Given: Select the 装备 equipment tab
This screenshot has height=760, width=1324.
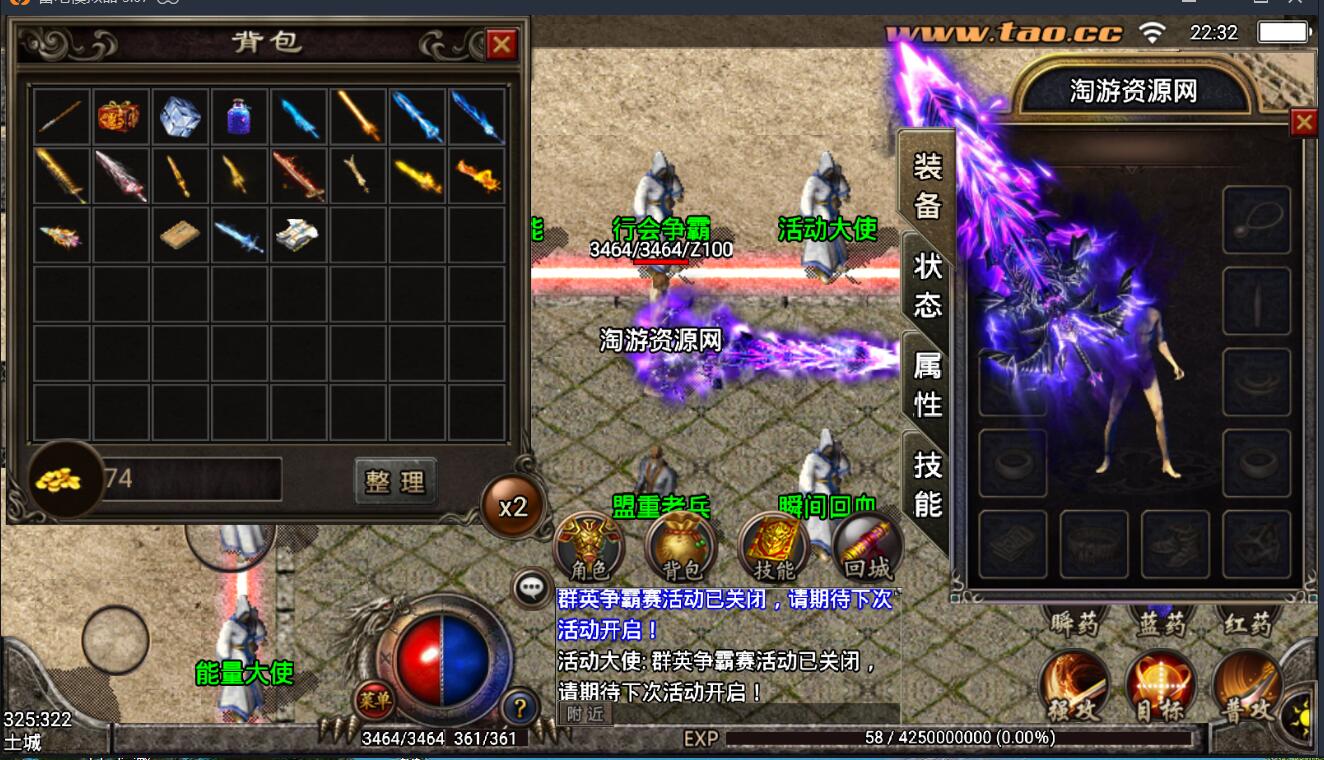Looking at the screenshot, I should point(927,184).
